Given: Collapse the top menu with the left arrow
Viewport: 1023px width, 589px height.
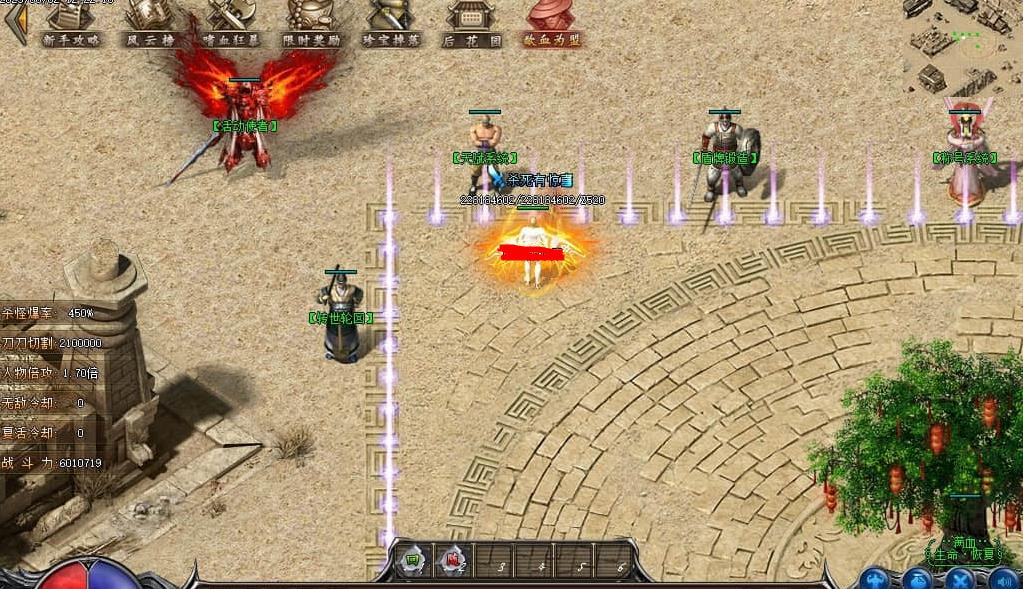Looking at the screenshot, I should [x=12, y=24].
